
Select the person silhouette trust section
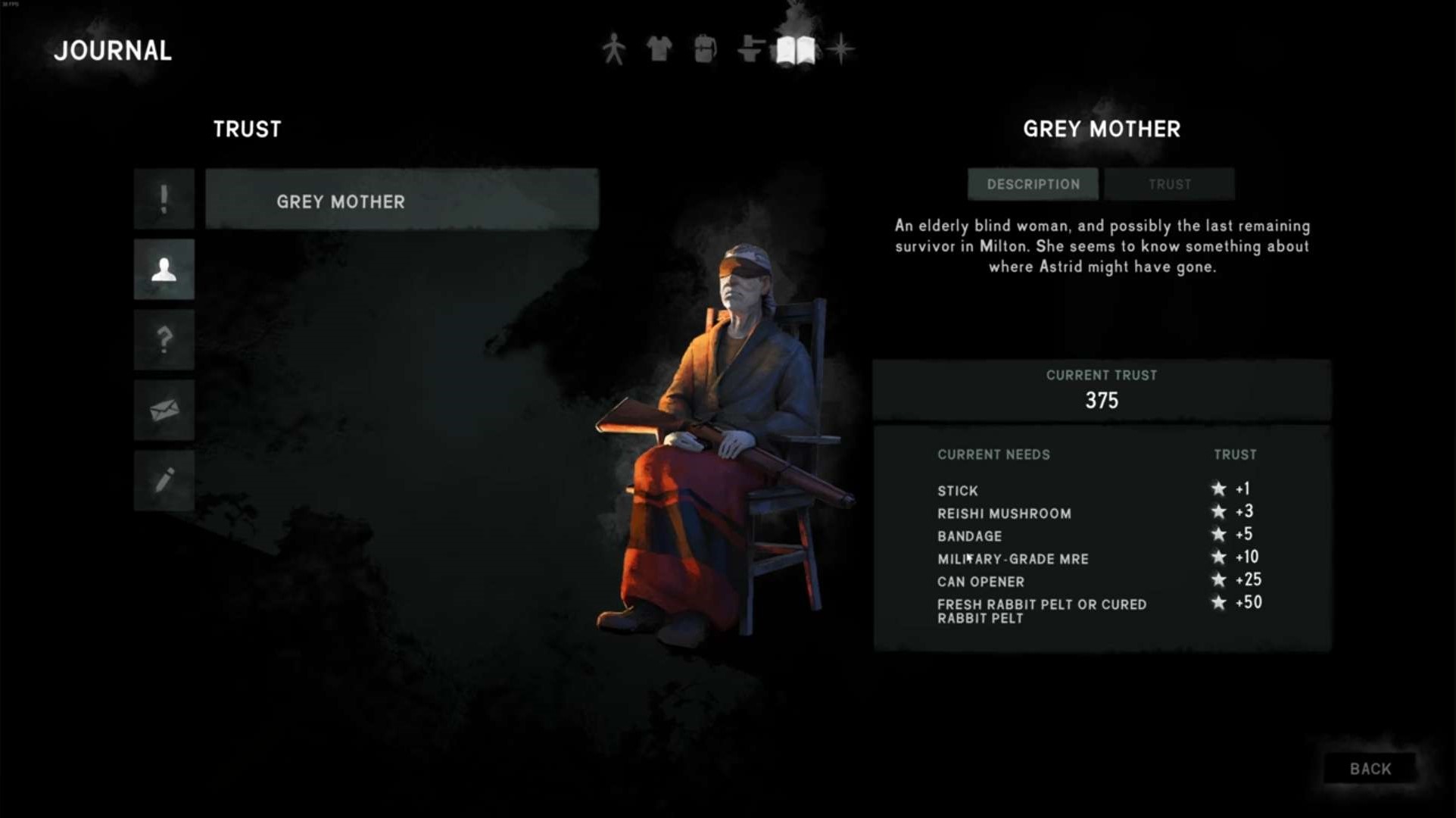[x=164, y=270]
